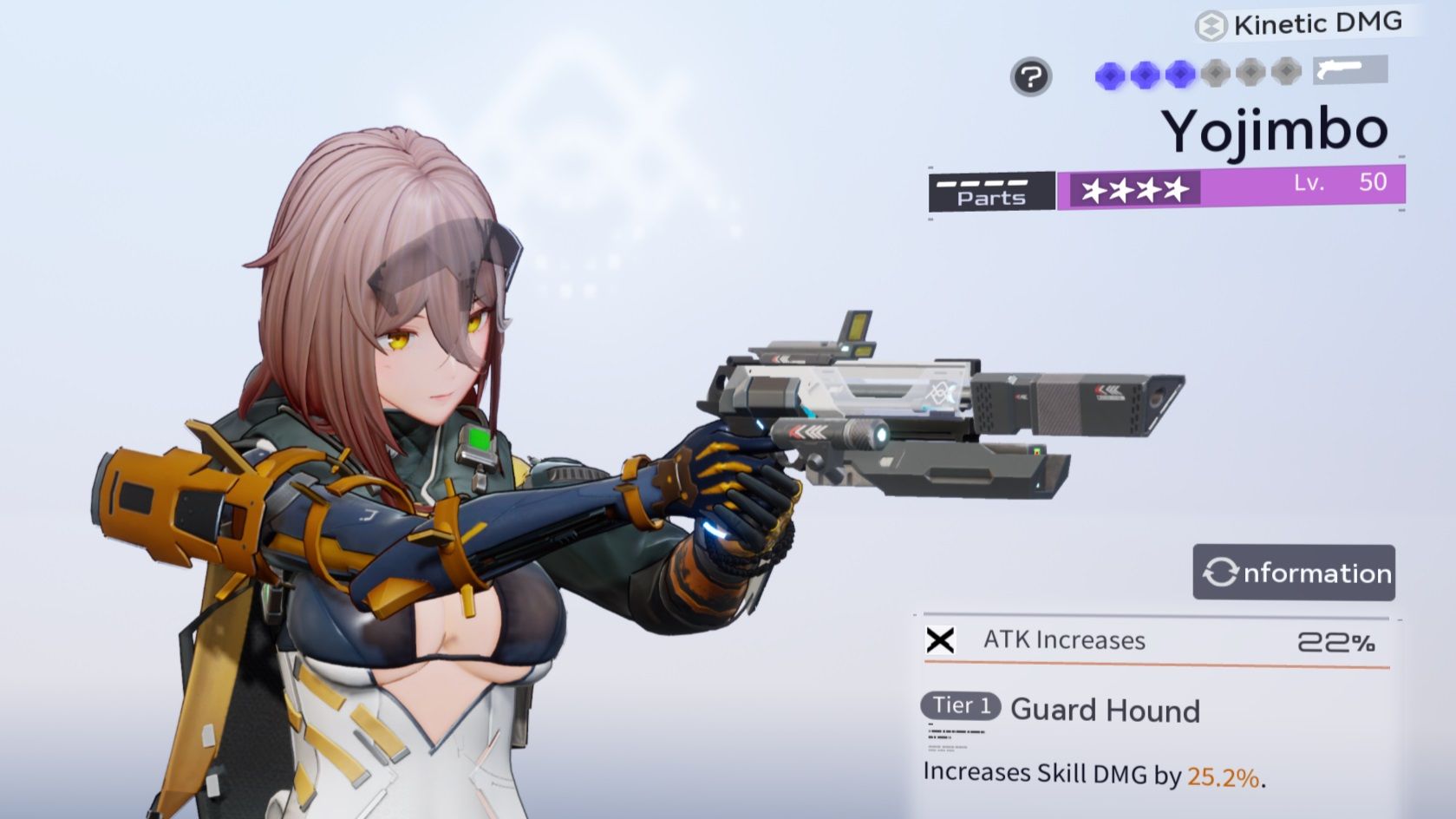Image resolution: width=1456 pixels, height=819 pixels.
Task: Select the Guard Hound skill entry
Action: pyautogui.click(x=1103, y=711)
